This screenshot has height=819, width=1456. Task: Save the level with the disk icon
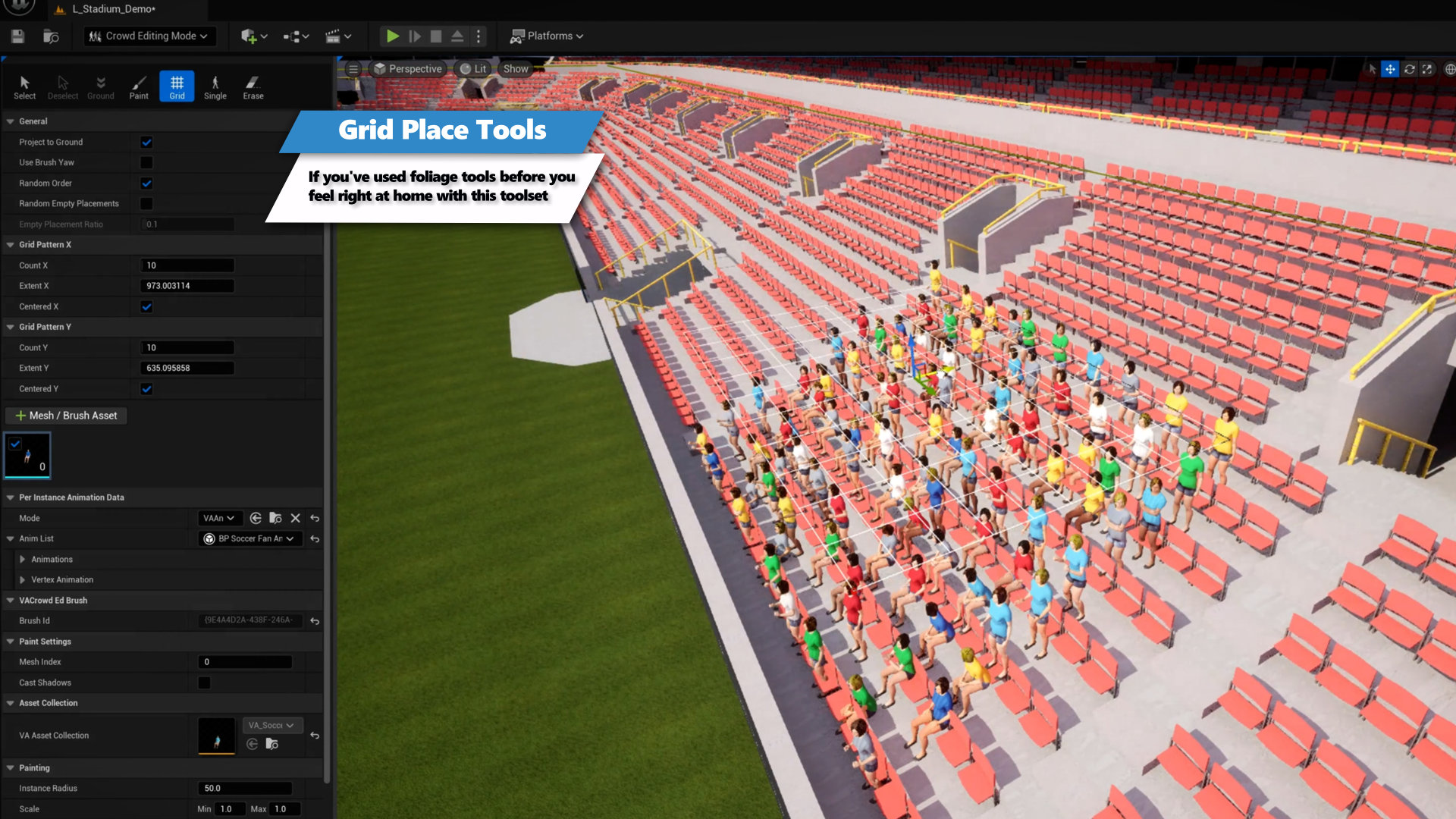pos(18,36)
